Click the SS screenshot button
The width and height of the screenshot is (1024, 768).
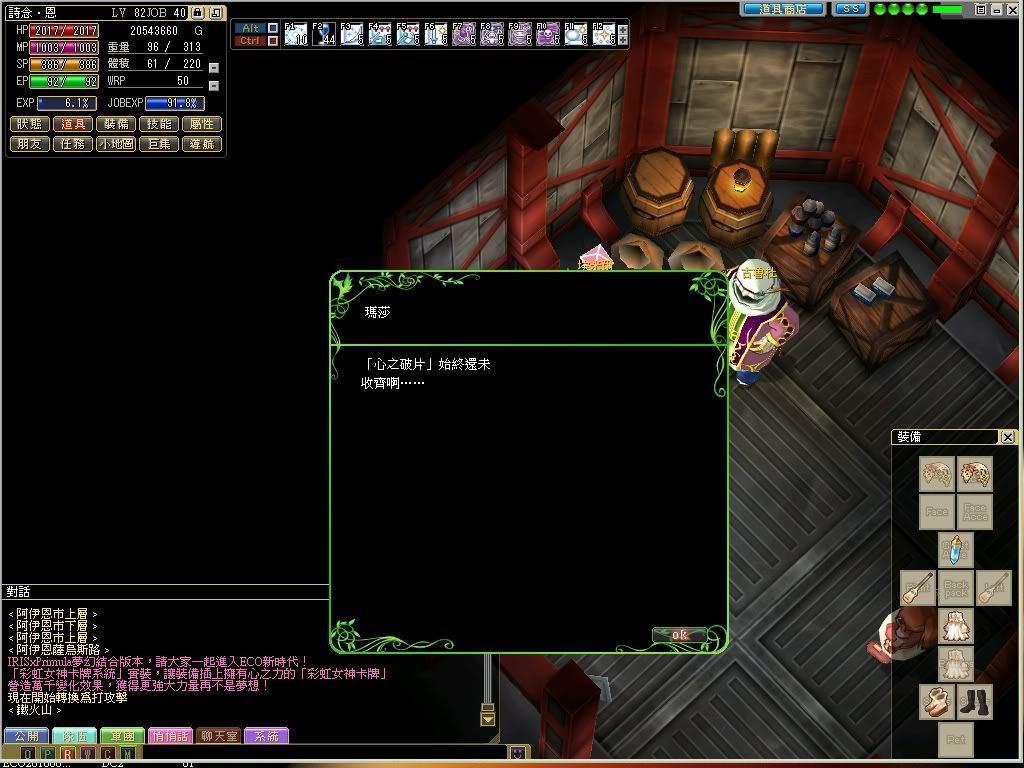click(850, 9)
